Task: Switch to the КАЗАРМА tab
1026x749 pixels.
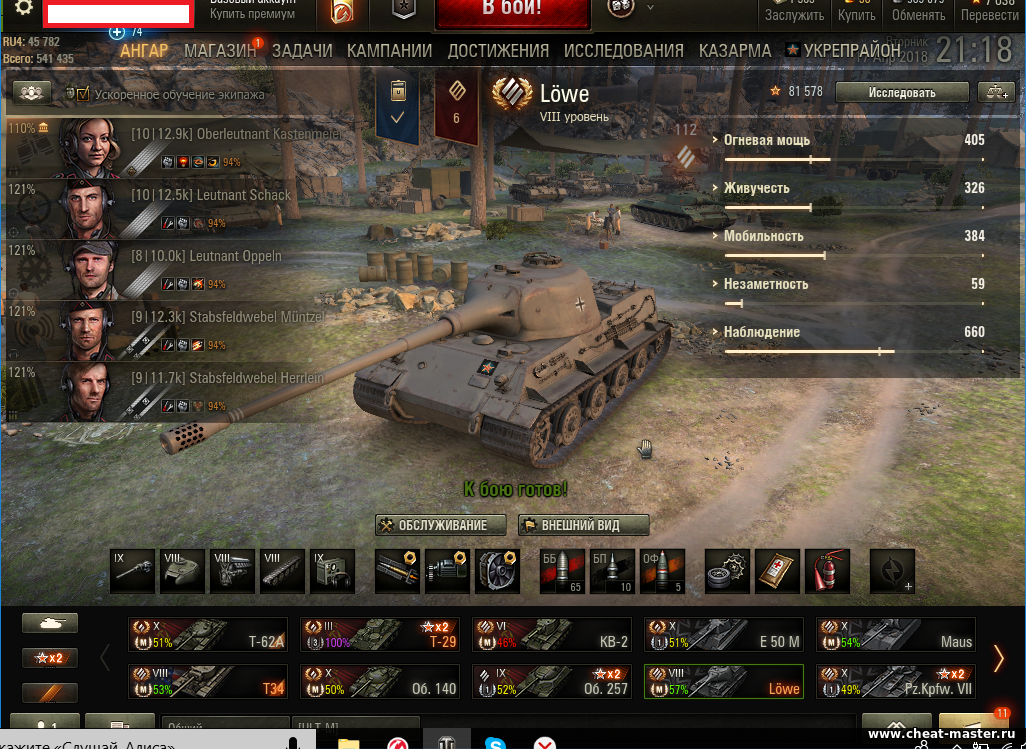Action: point(735,51)
